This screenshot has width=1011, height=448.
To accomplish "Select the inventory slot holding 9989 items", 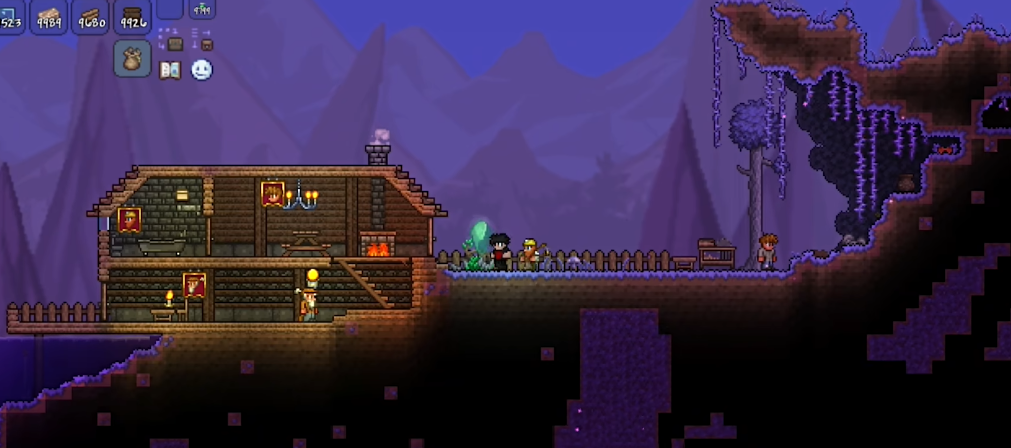I will pos(48,16).
